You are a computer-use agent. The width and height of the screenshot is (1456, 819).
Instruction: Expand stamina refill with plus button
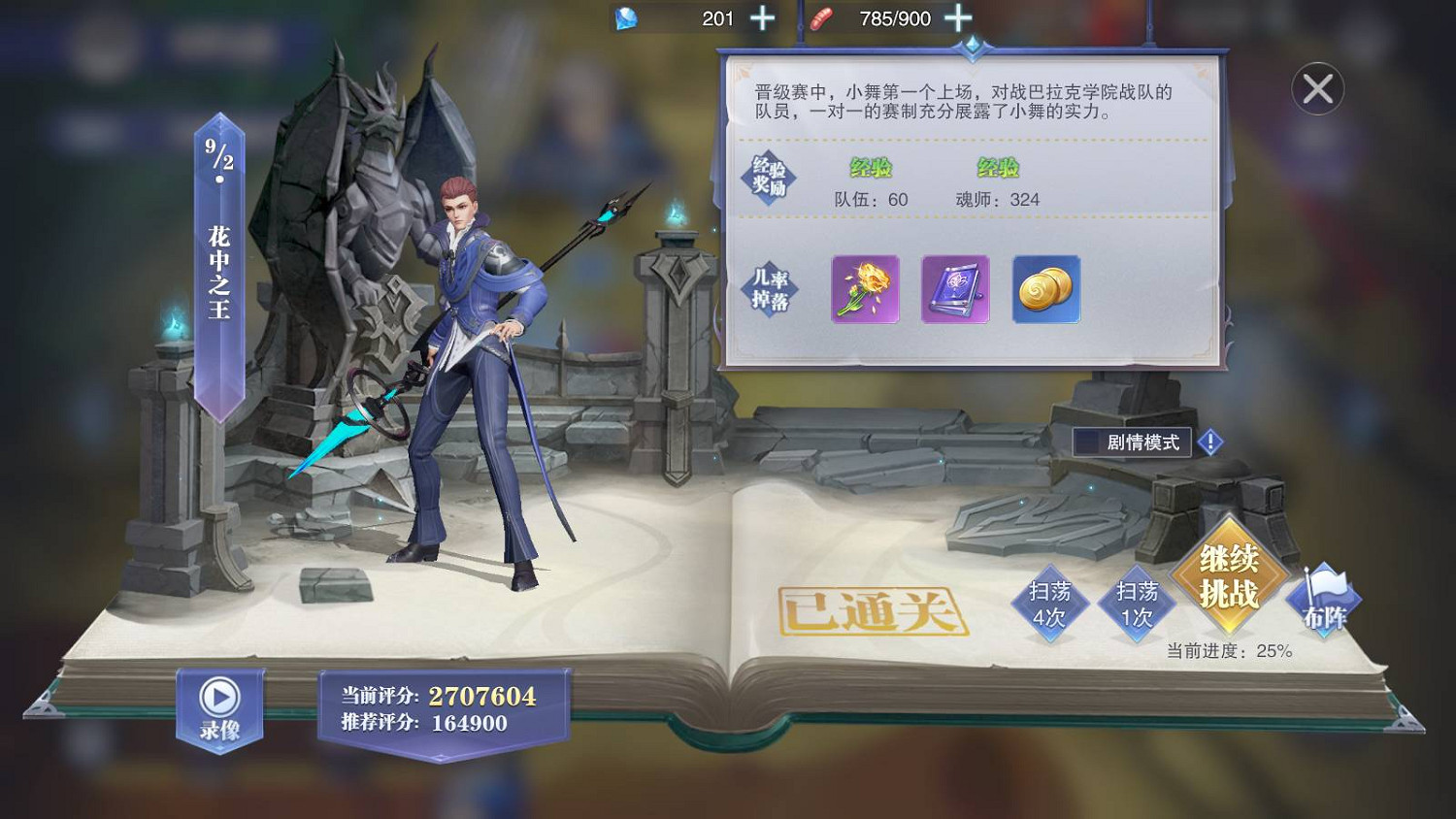[959, 17]
